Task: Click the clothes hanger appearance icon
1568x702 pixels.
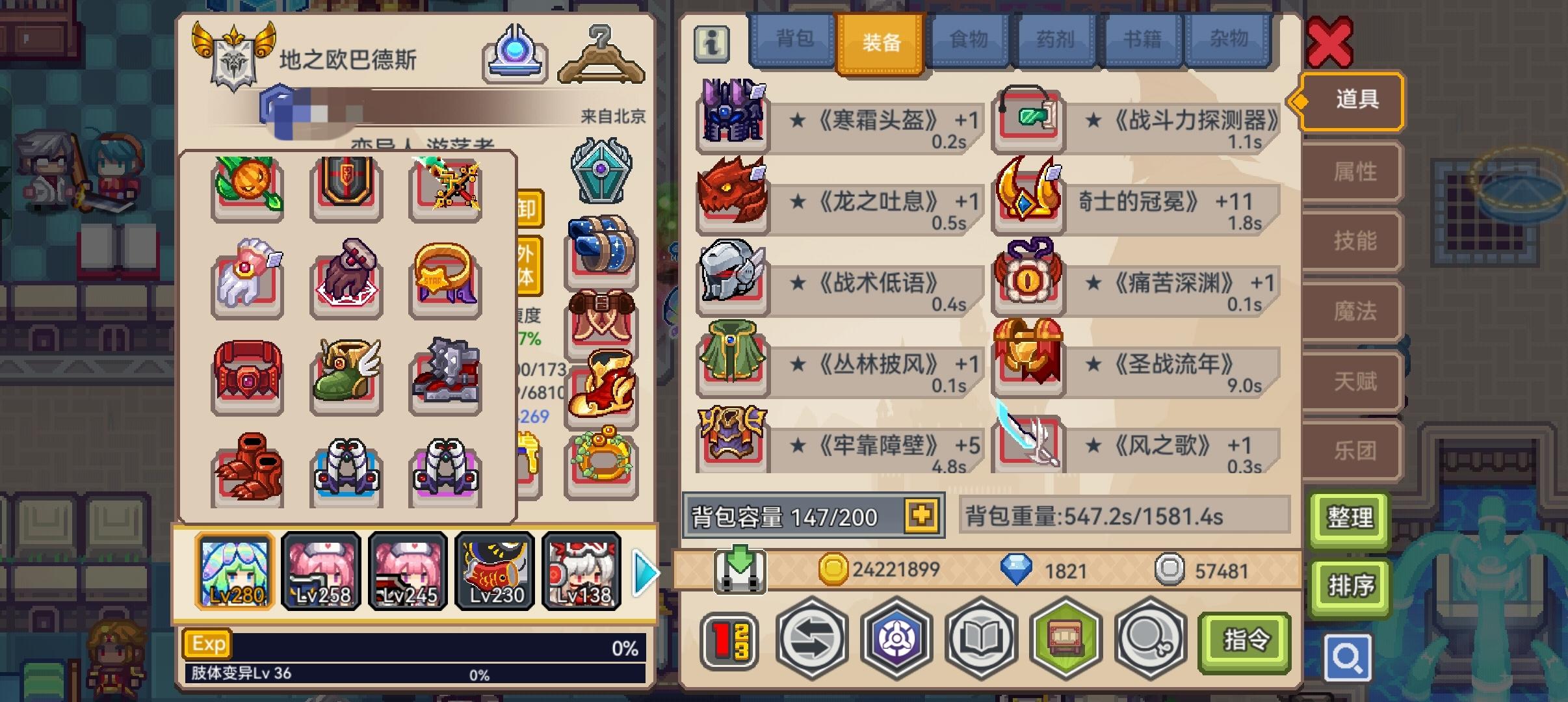Action: coord(602,58)
